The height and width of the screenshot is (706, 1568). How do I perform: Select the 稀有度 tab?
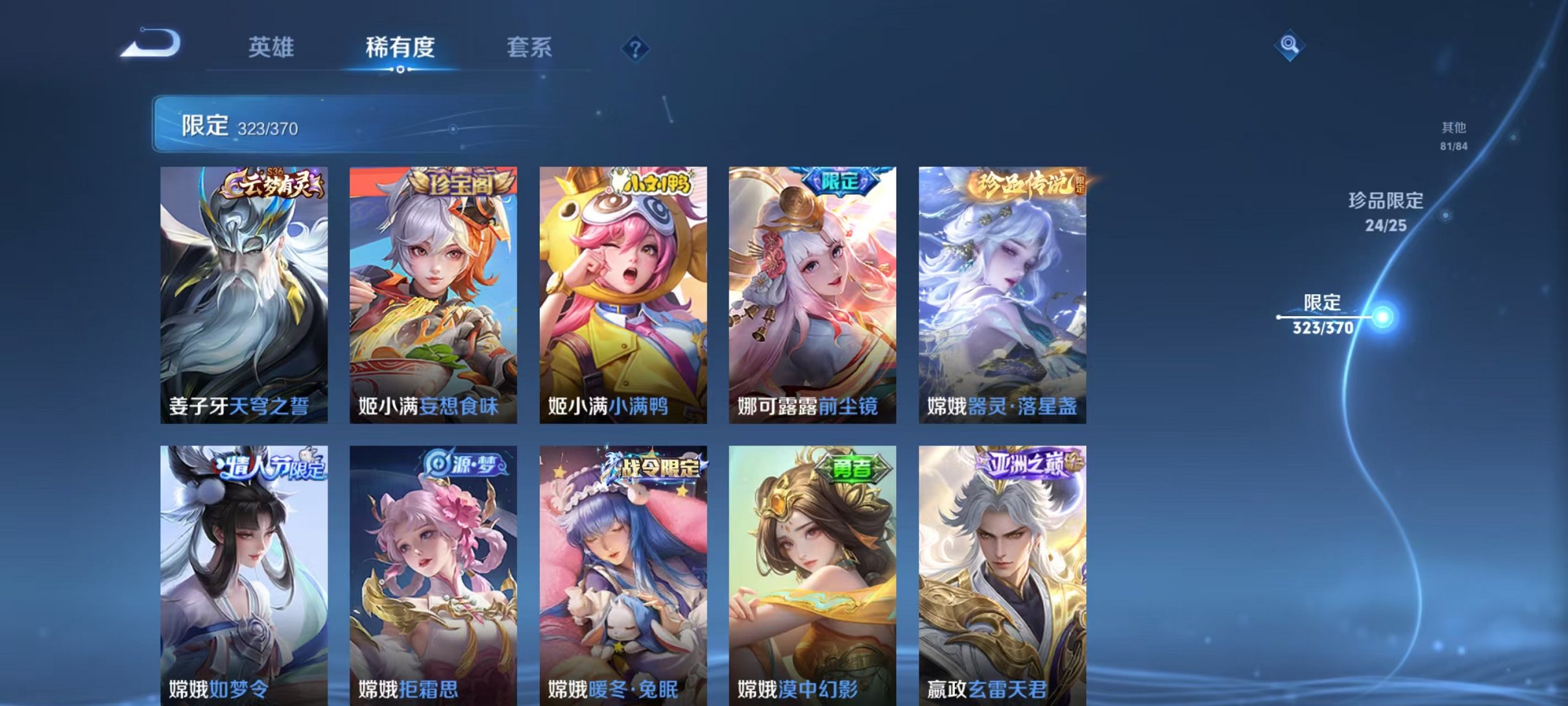398,47
